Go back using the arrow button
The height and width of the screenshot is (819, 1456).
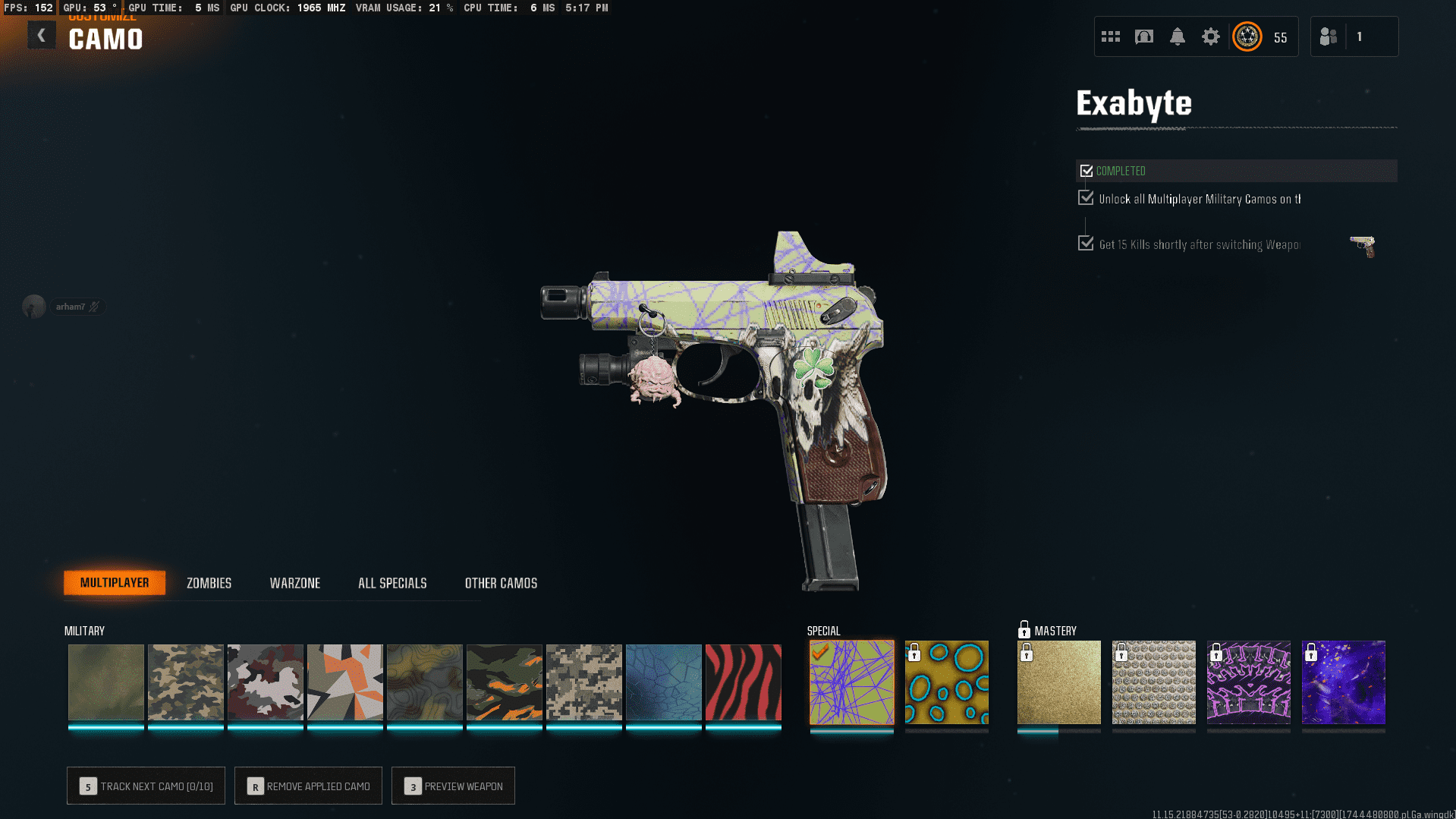click(x=42, y=35)
